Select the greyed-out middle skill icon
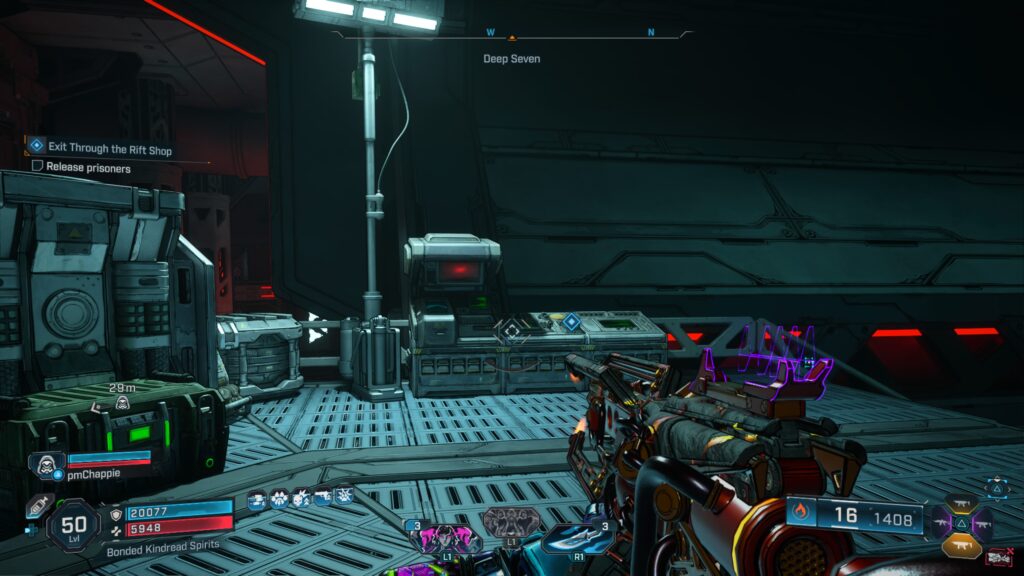 tap(511, 522)
